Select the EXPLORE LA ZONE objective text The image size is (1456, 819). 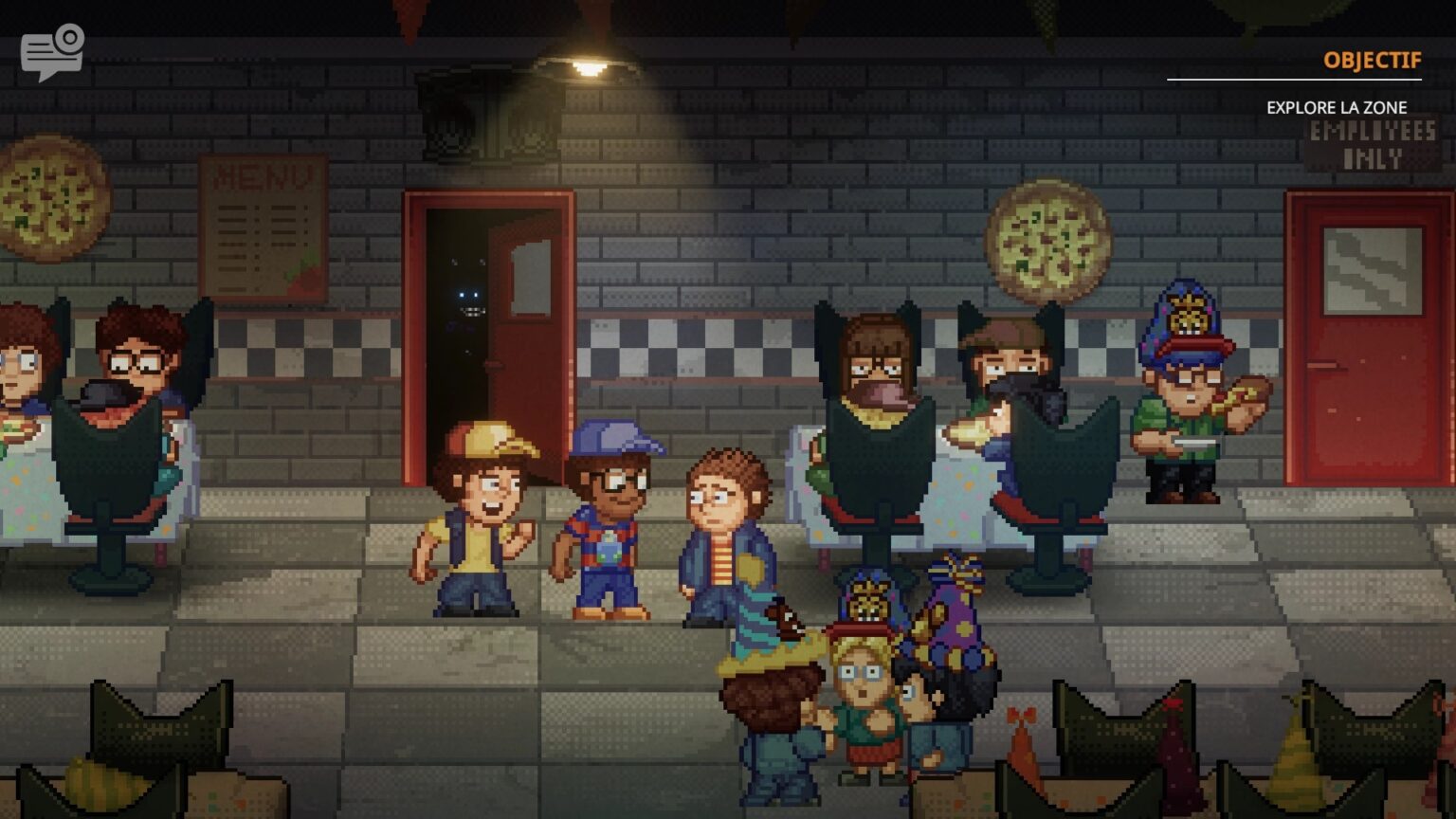[1338, 108]
